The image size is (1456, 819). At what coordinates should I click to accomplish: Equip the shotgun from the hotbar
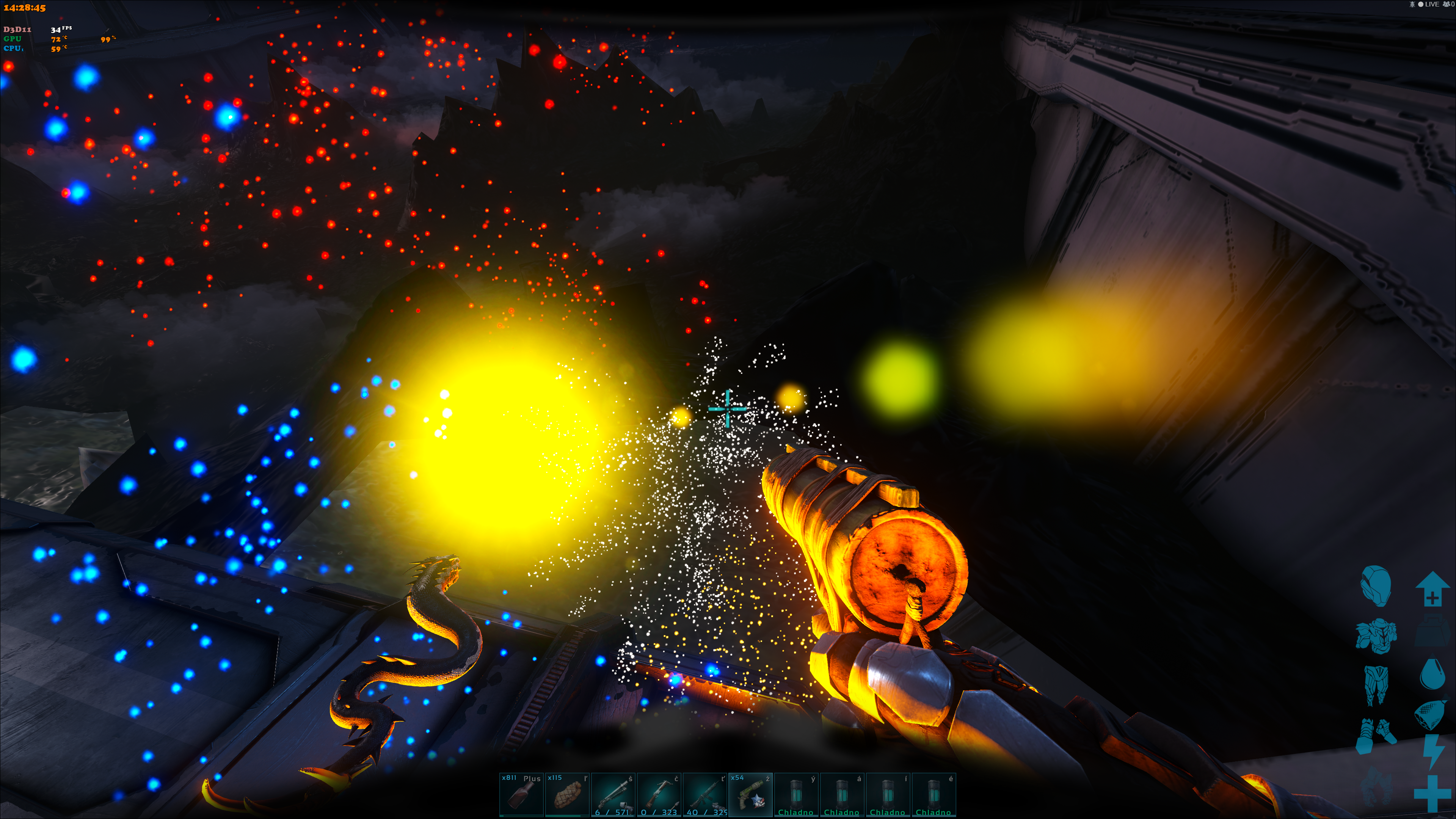click(613, 794)
